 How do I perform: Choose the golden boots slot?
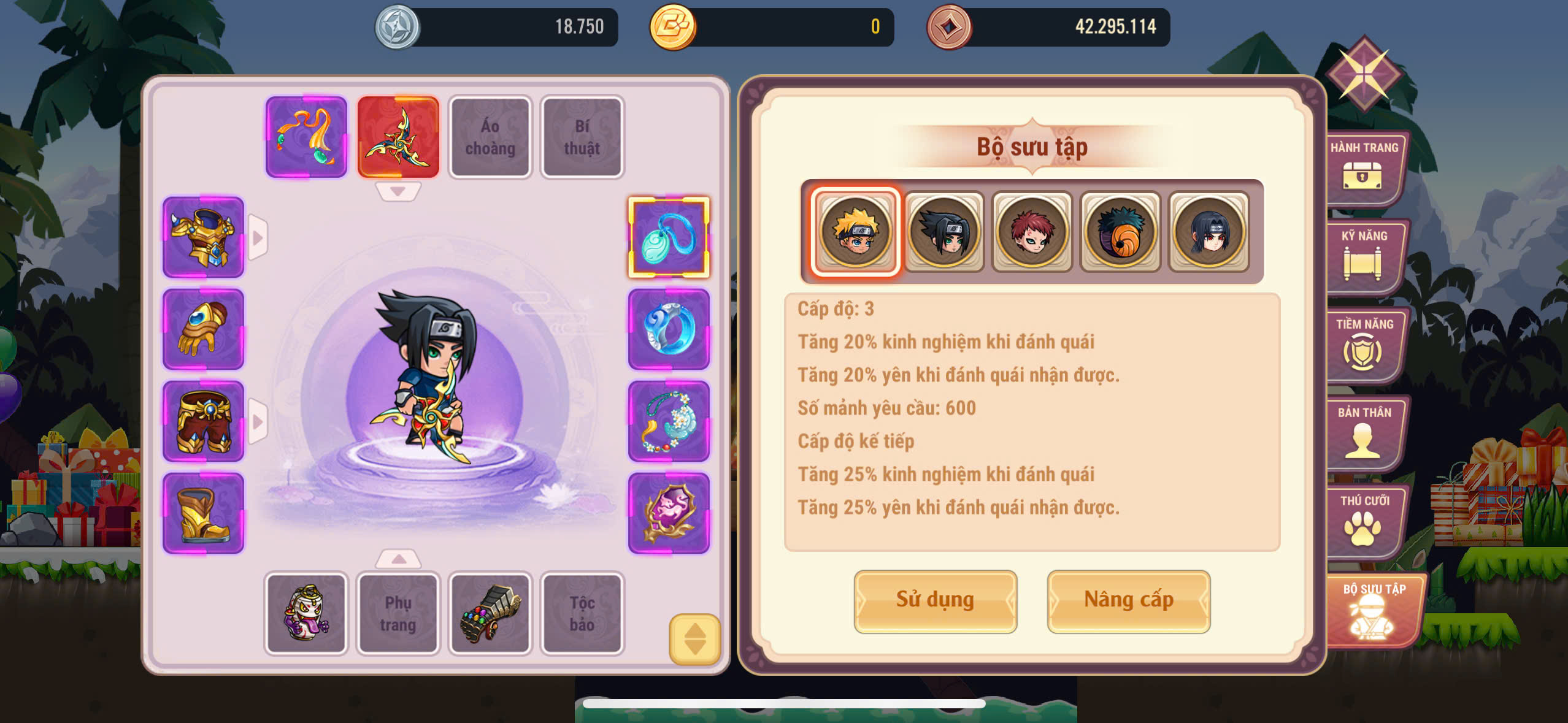(x=203, y=513)
